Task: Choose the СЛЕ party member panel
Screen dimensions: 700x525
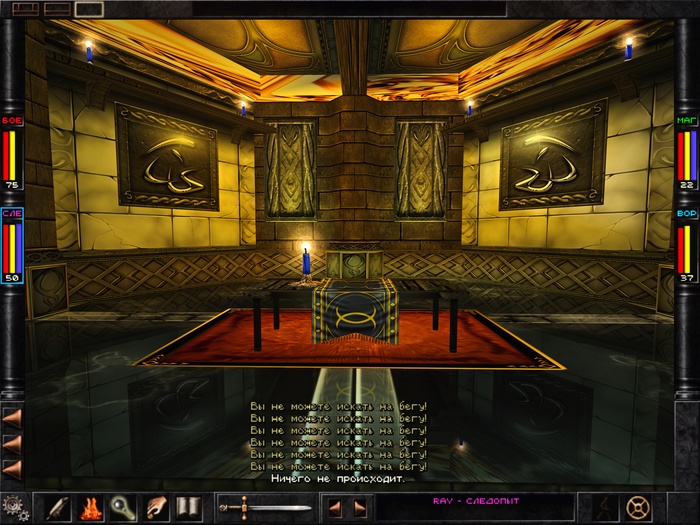Action: click(13, 247)
